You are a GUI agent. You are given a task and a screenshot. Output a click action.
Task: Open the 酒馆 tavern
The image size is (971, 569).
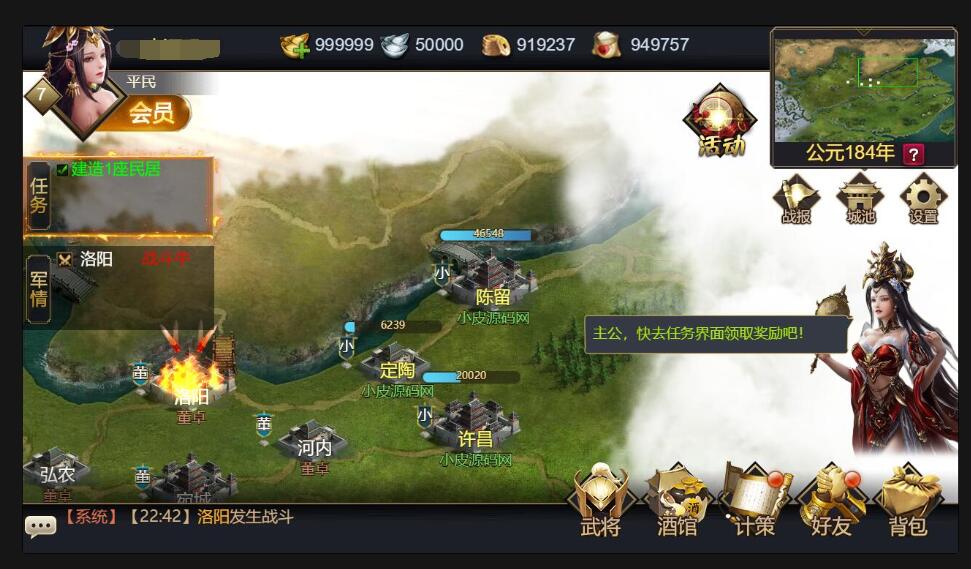(x=677, y=498)
